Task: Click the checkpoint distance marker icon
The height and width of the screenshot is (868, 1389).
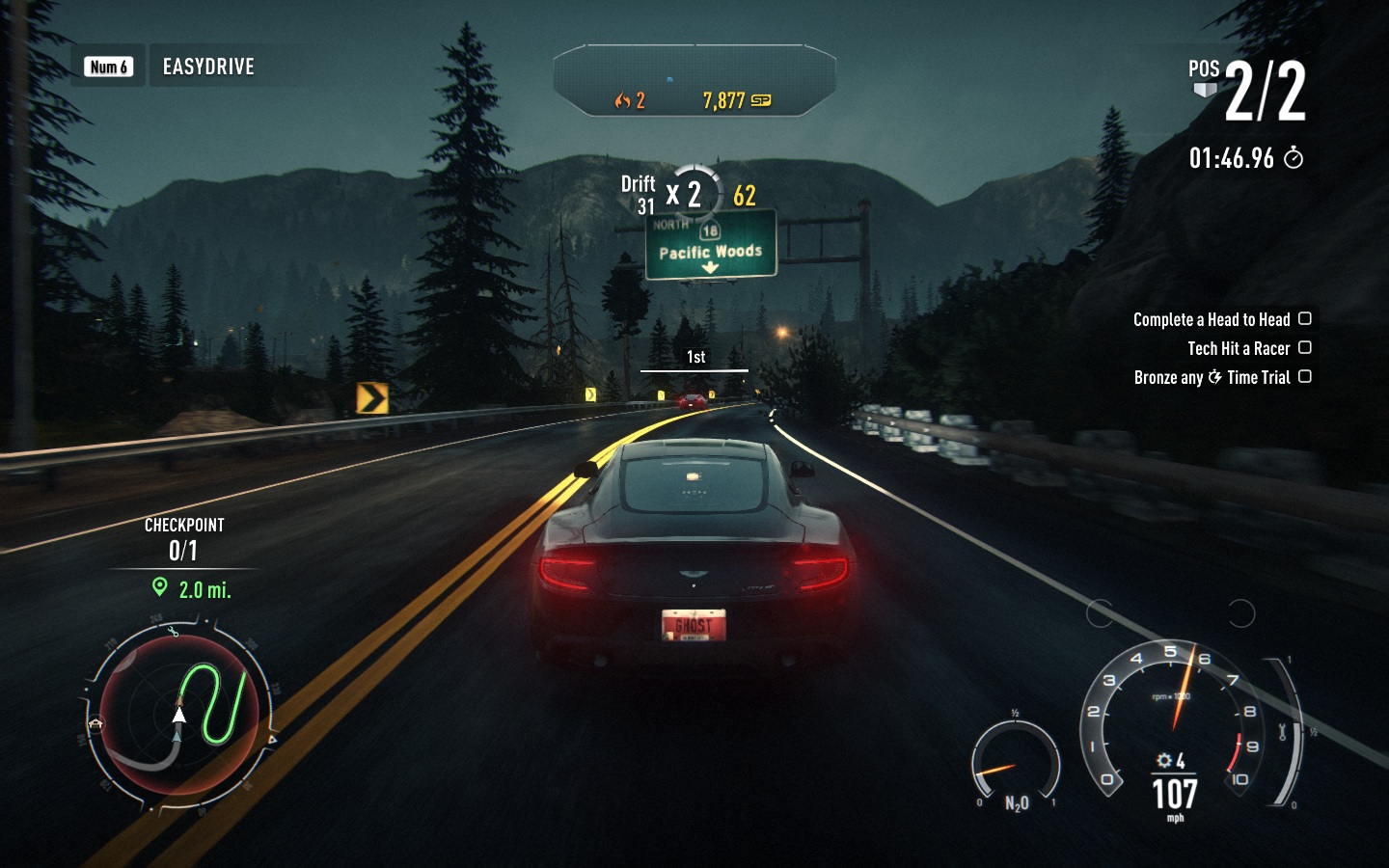Action: pyautogui.click(x=160, y=587)
